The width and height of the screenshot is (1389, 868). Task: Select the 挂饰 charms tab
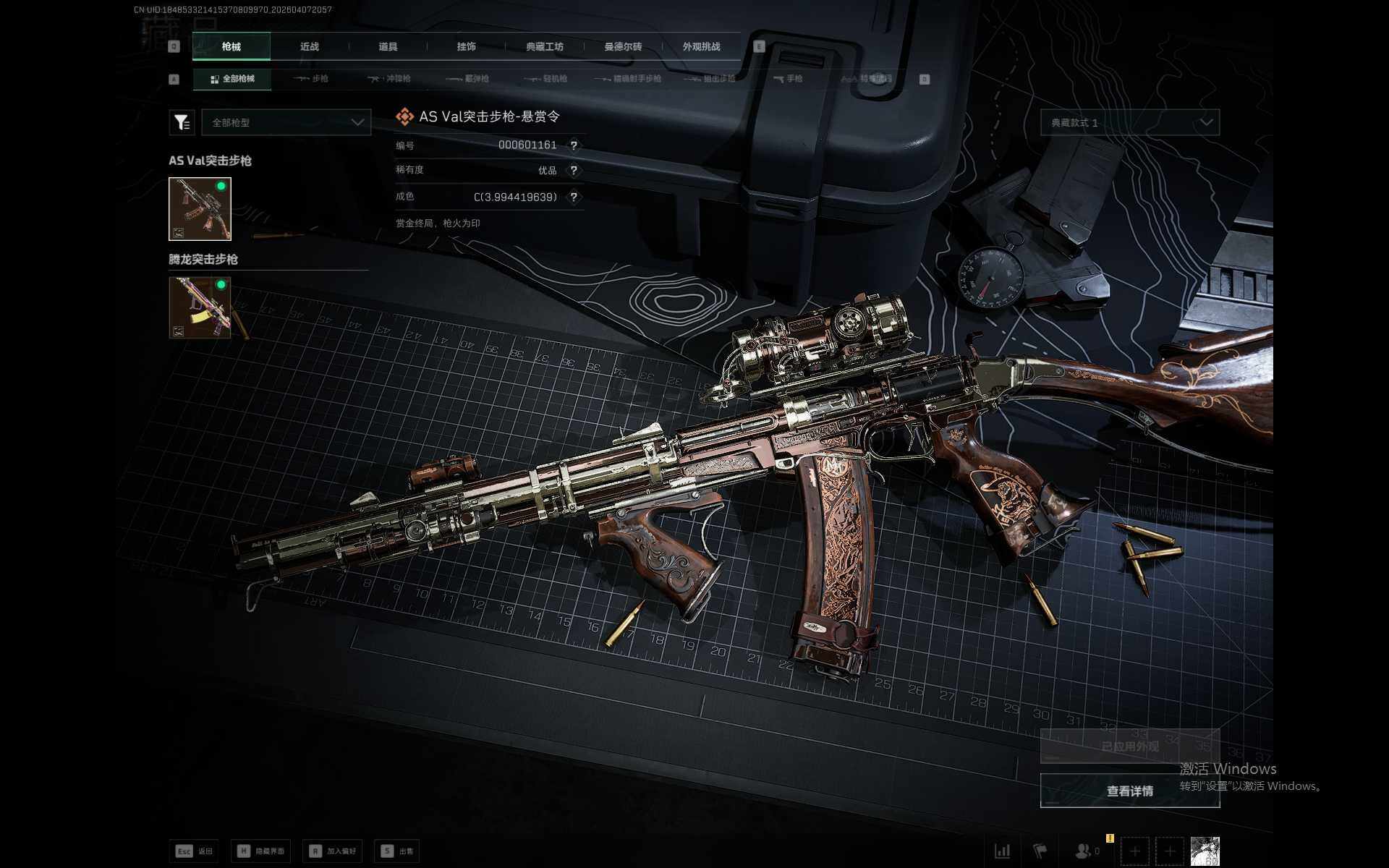(466, 46)
